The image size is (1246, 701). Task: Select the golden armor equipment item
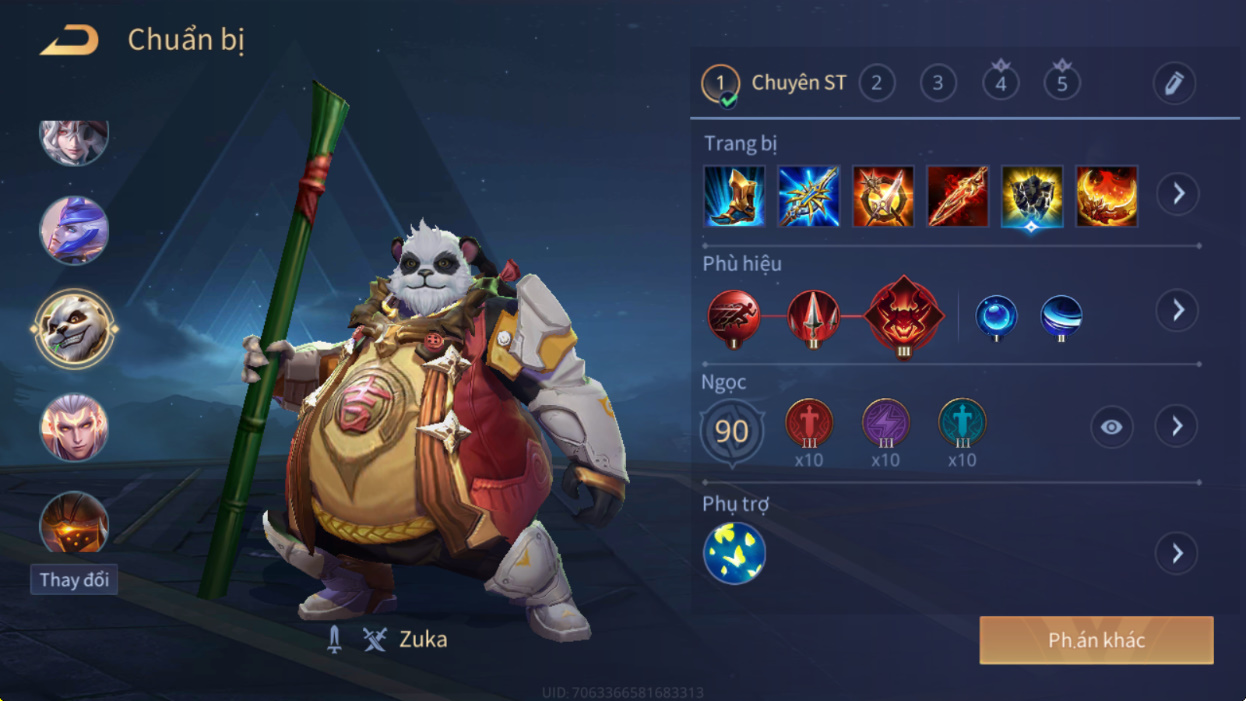[x=1032, y=196]
